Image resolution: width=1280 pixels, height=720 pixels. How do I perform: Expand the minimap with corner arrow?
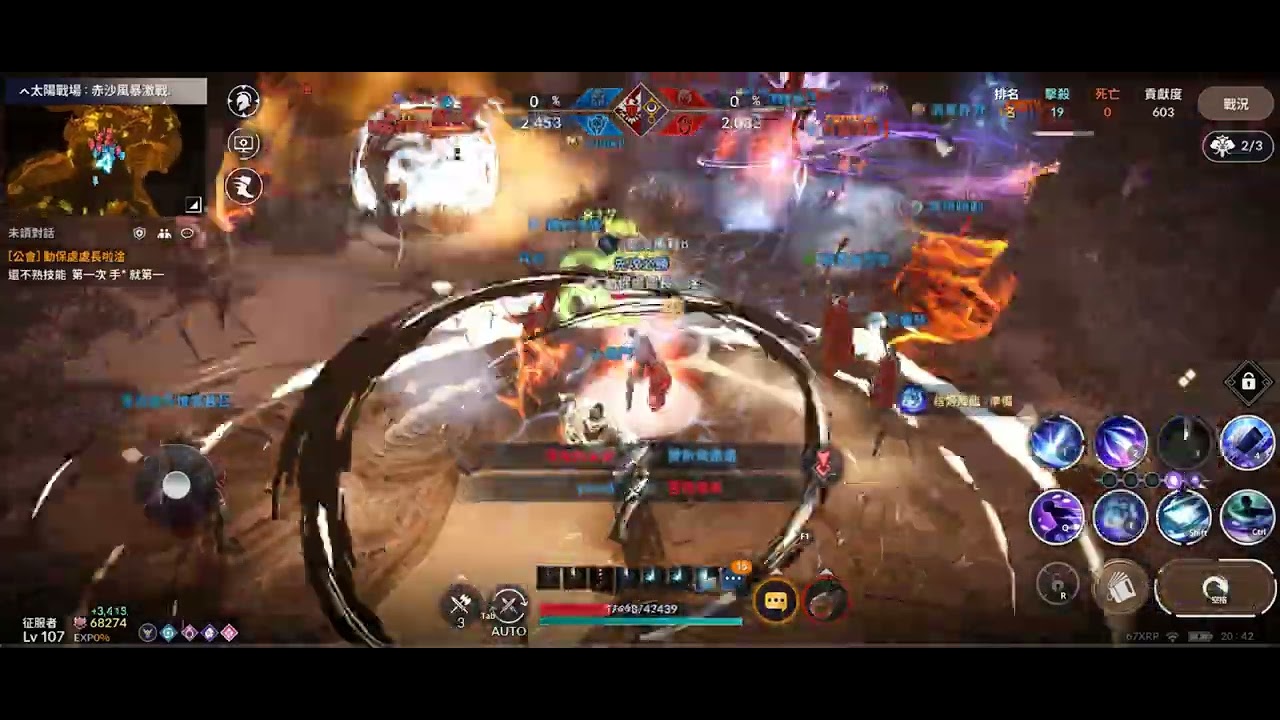click(x=193, y=205)
